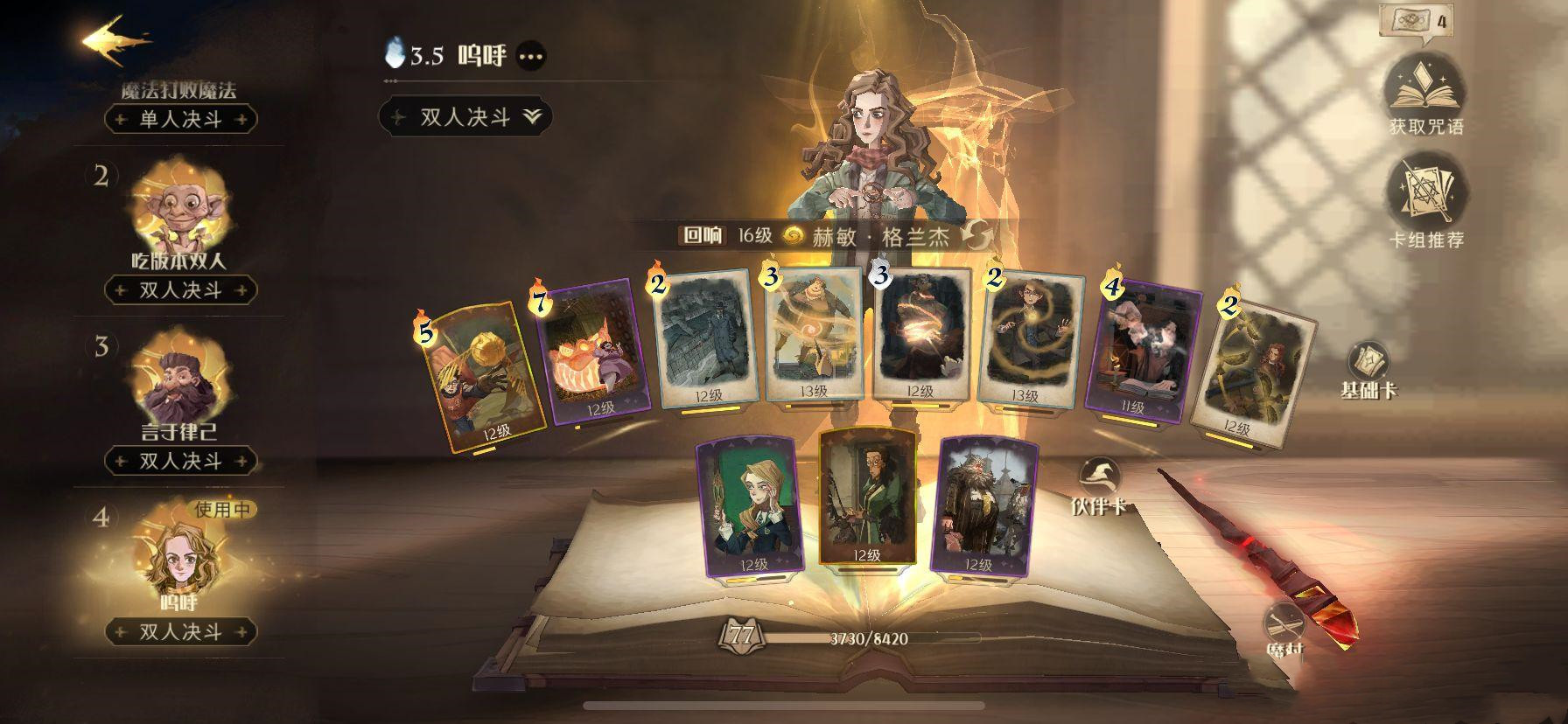Screen dimensions: 1568x724
Task: Click the 回响 echo tag for Hermione
Action: pyautogui.click(x=703, y=235)
